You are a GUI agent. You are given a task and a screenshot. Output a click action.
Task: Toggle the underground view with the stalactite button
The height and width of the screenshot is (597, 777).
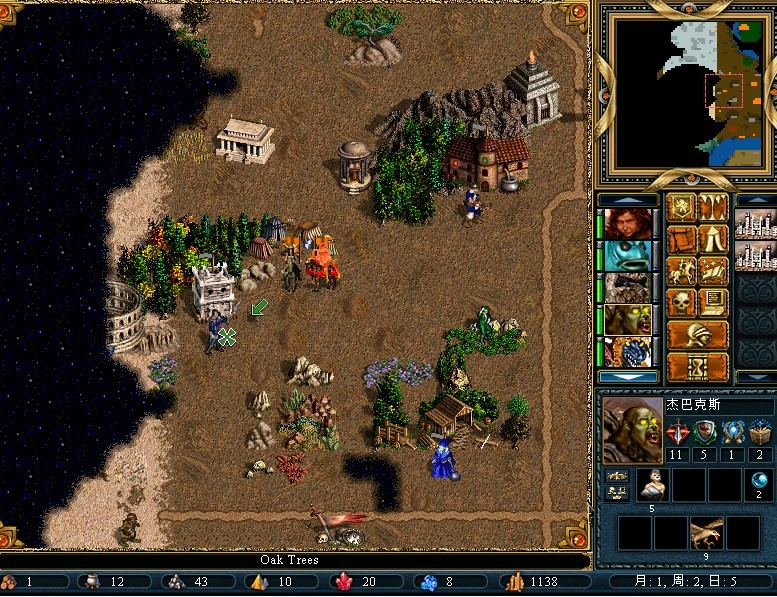pyautogui.click(x=714, y=207)
